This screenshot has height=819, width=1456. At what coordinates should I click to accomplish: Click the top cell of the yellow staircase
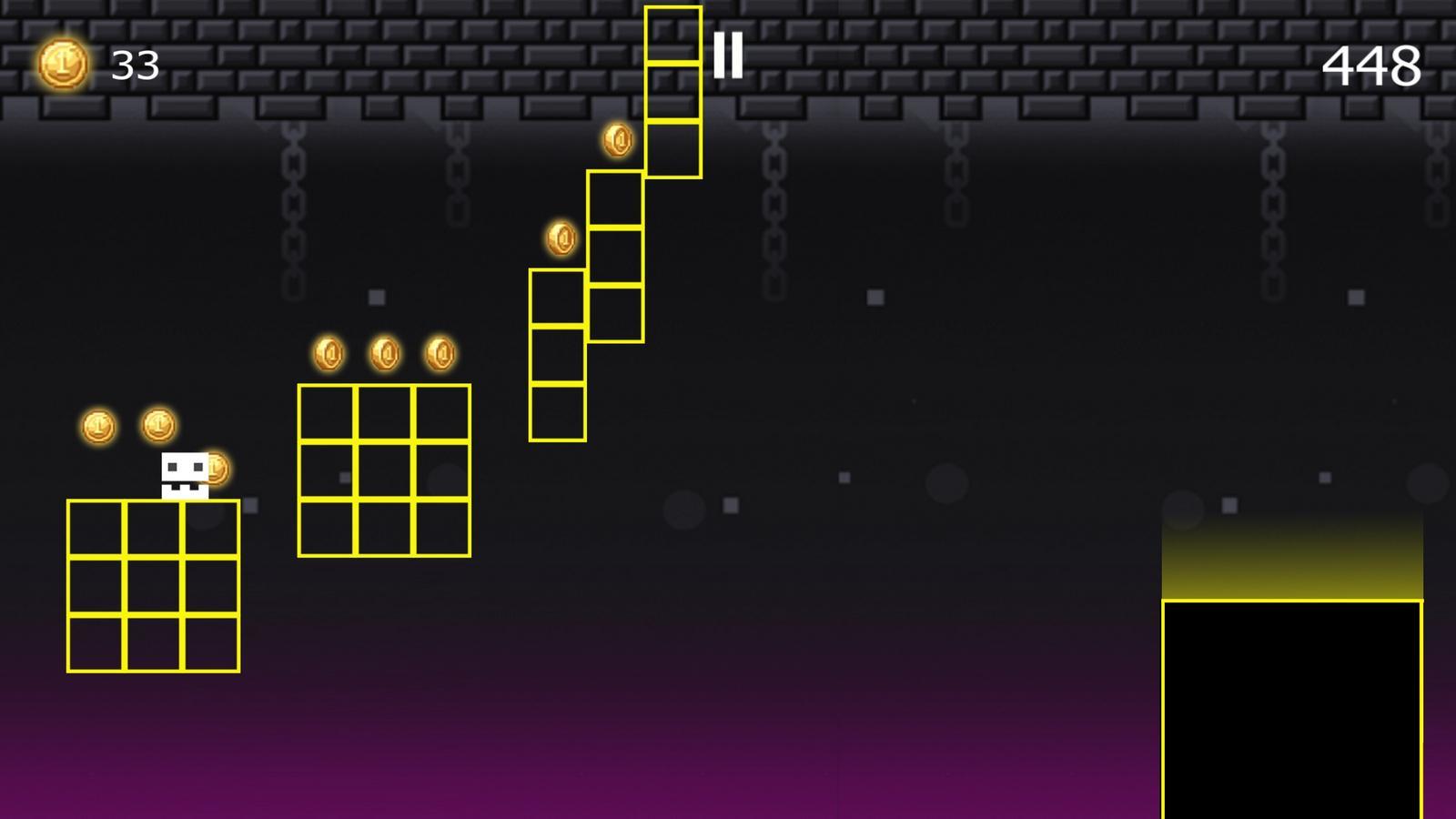pos(674,36)
